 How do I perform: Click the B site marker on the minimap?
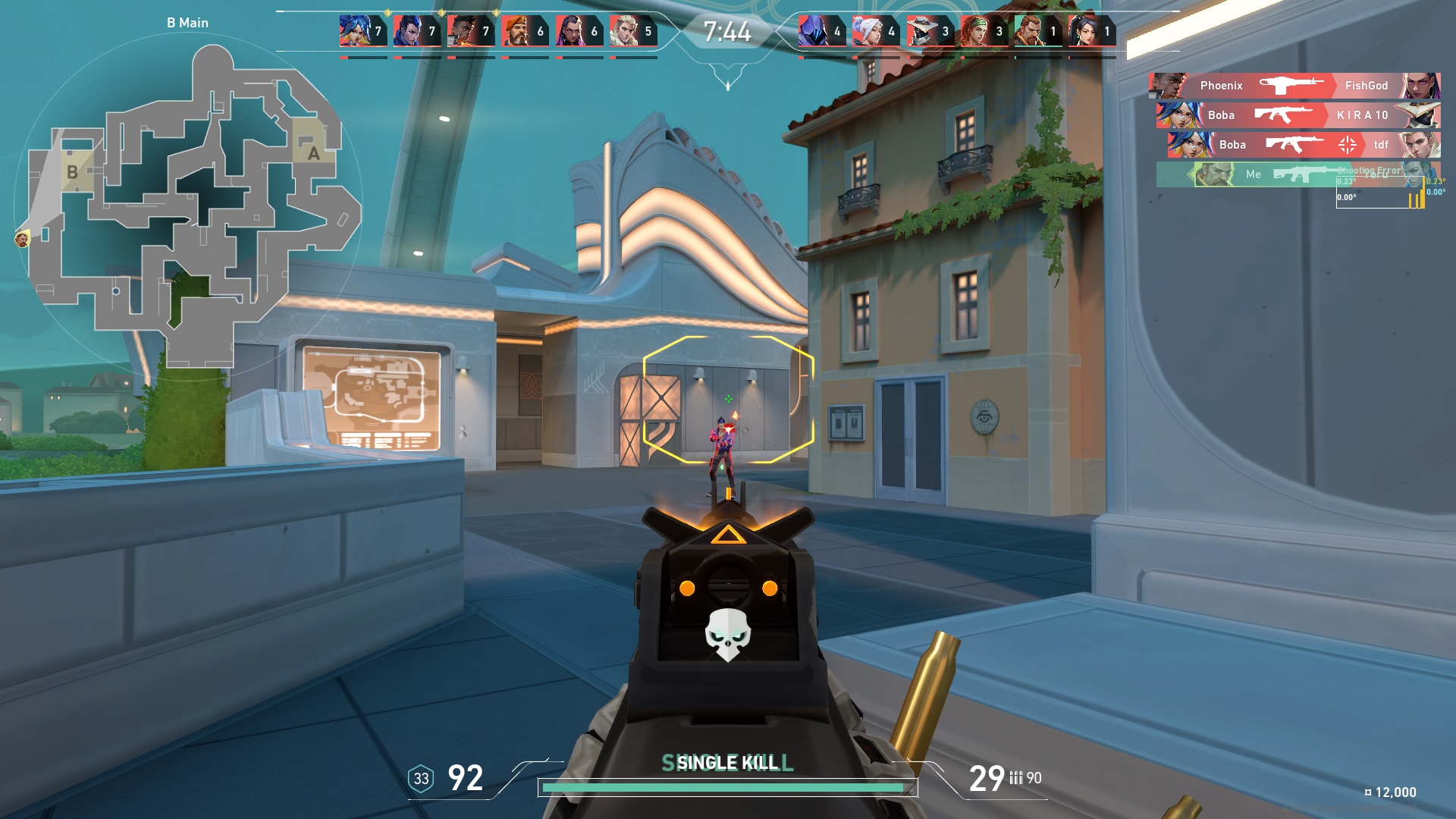(72, 172)
